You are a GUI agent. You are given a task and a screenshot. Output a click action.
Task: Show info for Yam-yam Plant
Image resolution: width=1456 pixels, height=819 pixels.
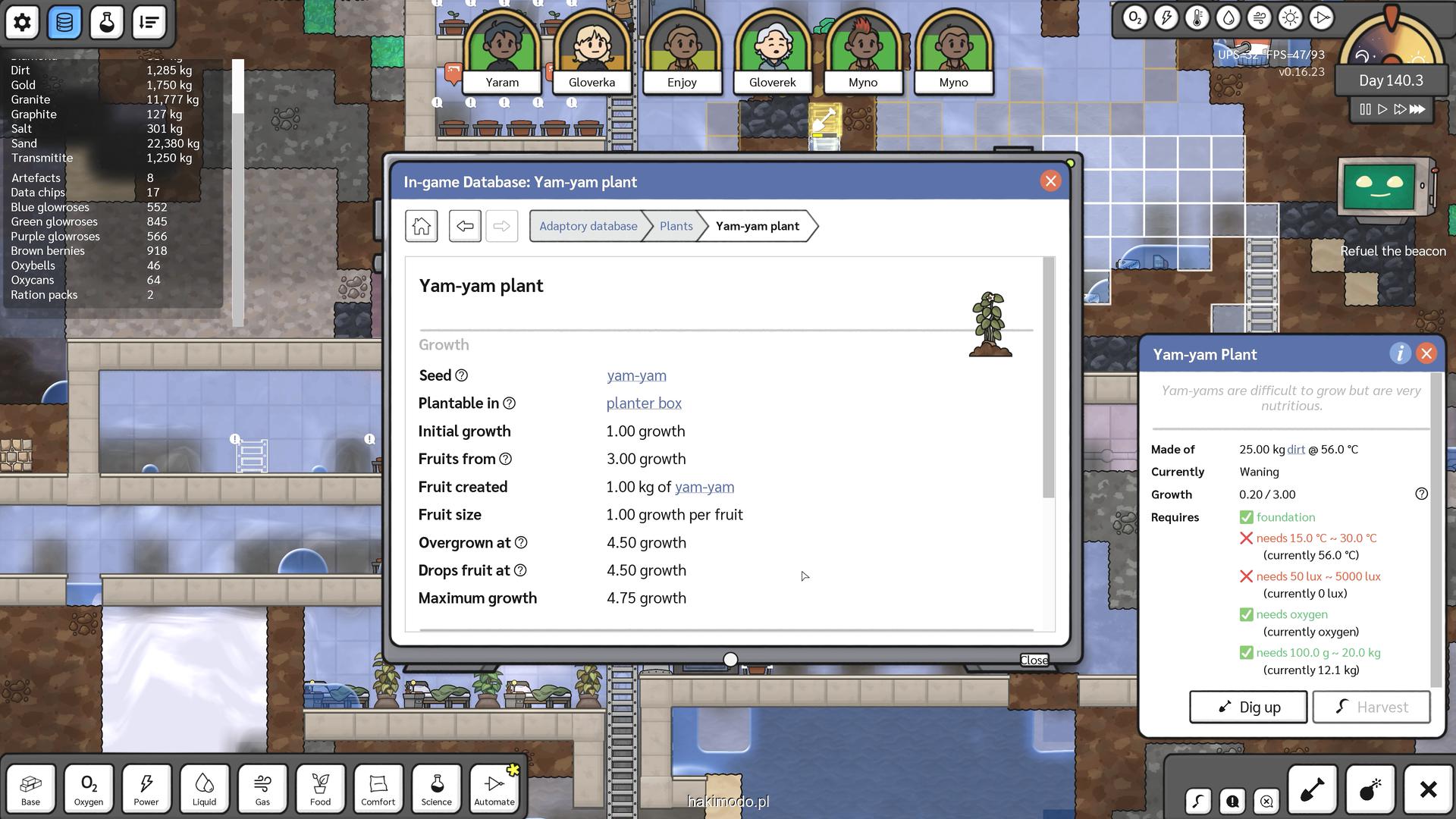point(1400,354)
